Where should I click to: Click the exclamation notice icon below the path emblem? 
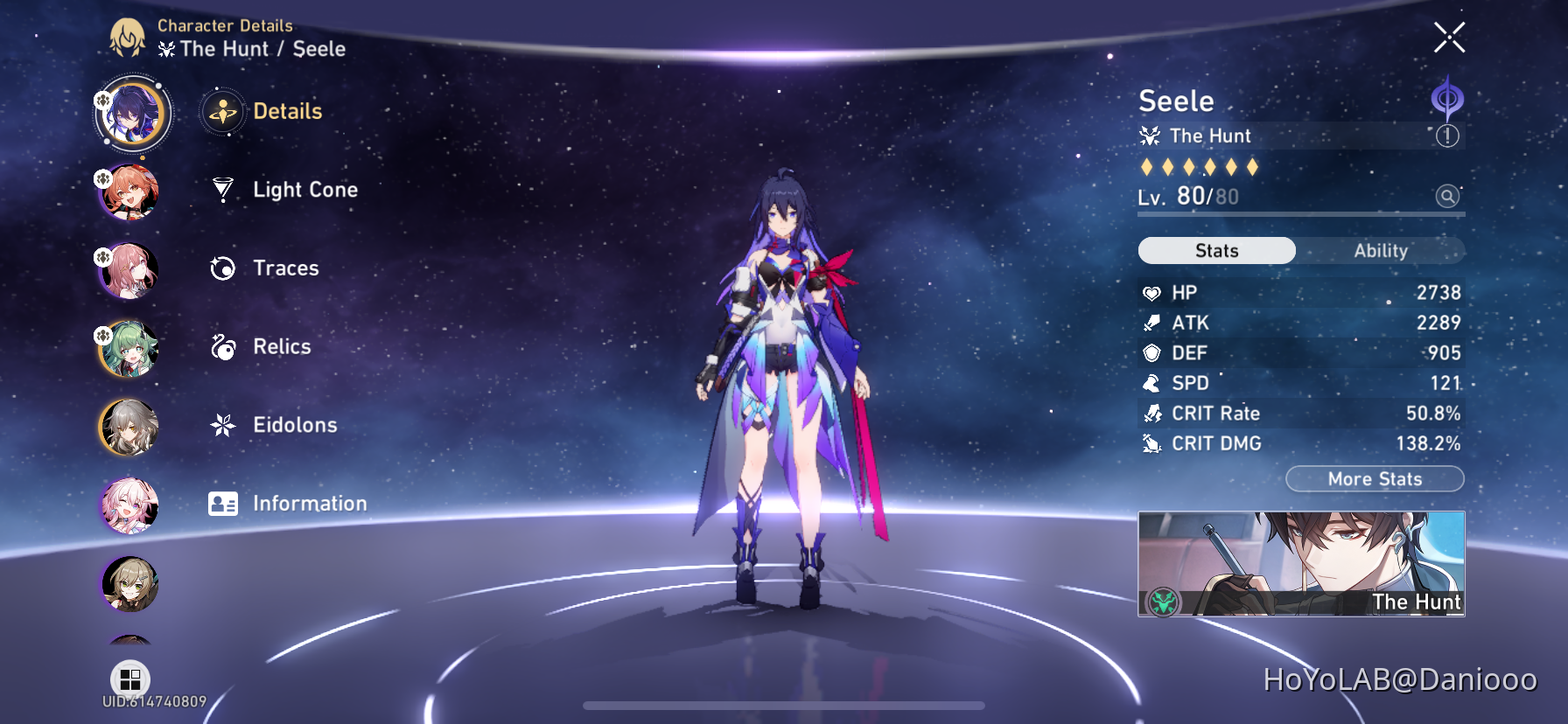click(1448, 136)
